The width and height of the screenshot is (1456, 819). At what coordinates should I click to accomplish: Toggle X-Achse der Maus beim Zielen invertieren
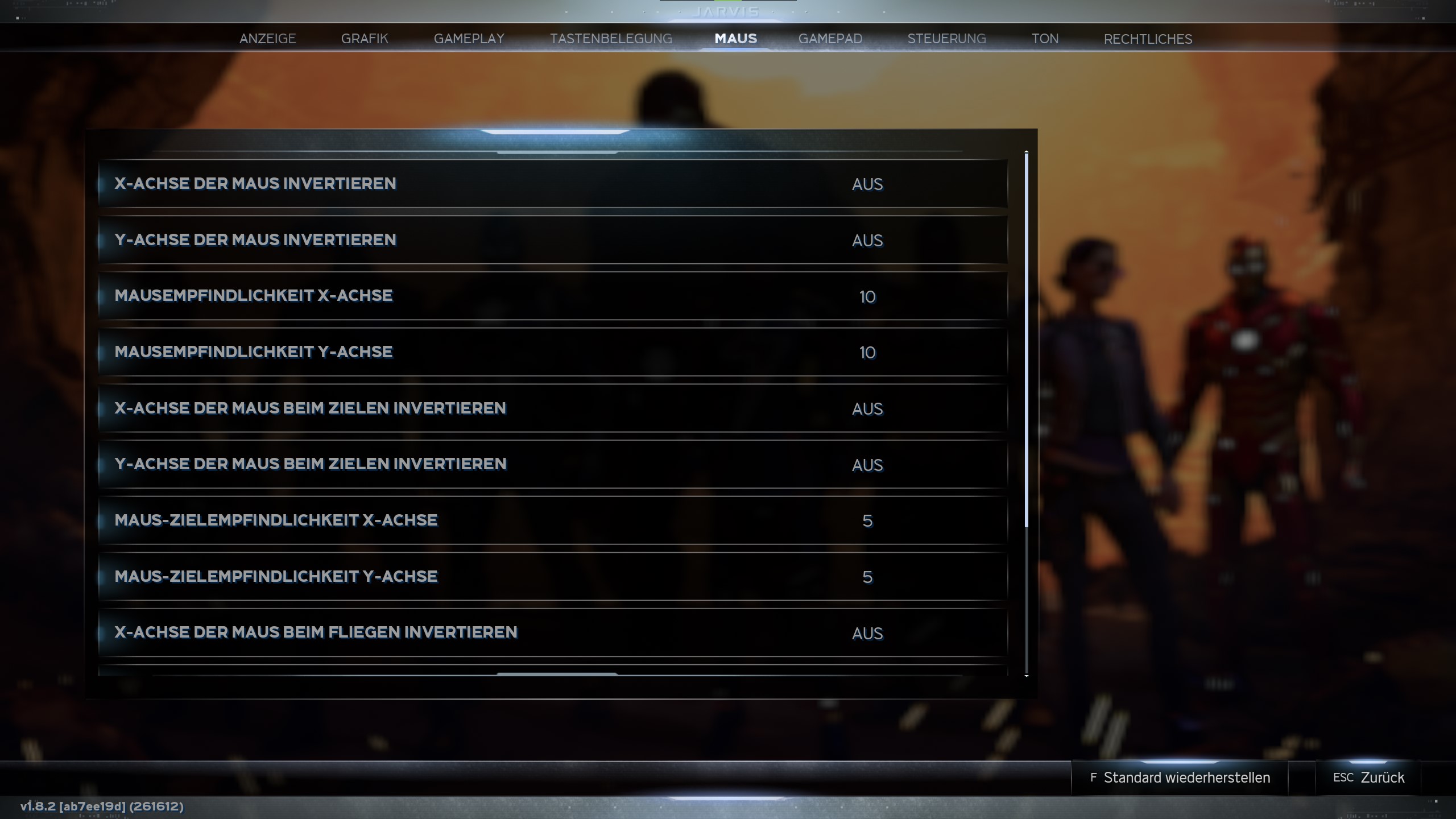click(x=552, y=408)
